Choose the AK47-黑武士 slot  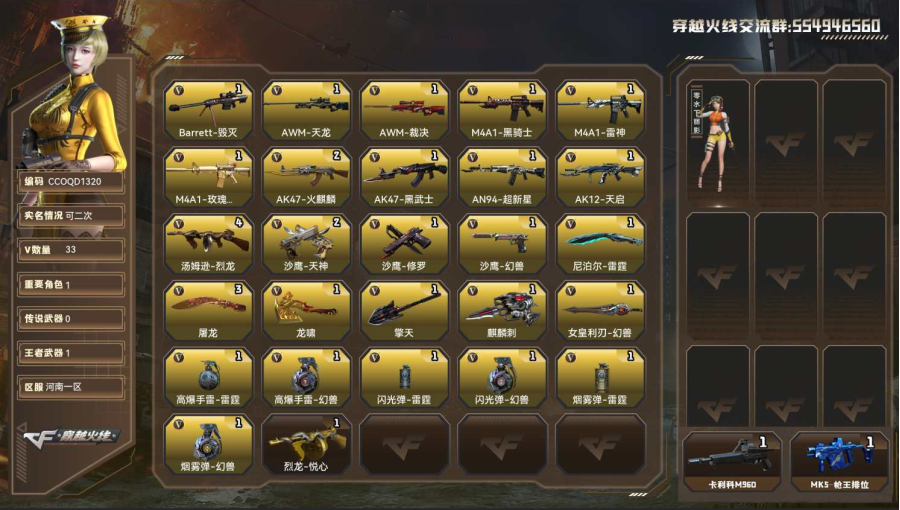click(x=404, y=177)
